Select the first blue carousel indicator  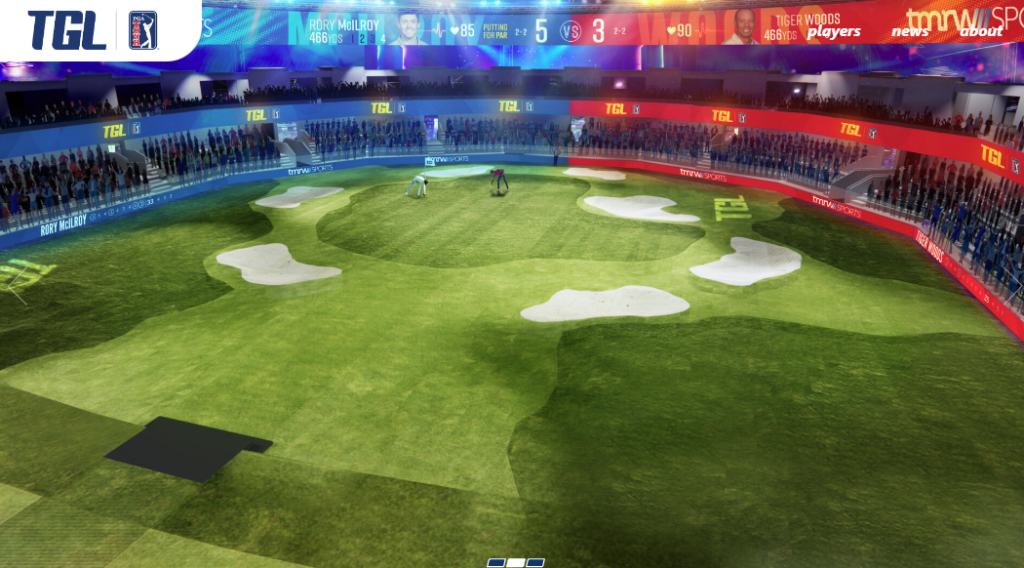point(496,562)
